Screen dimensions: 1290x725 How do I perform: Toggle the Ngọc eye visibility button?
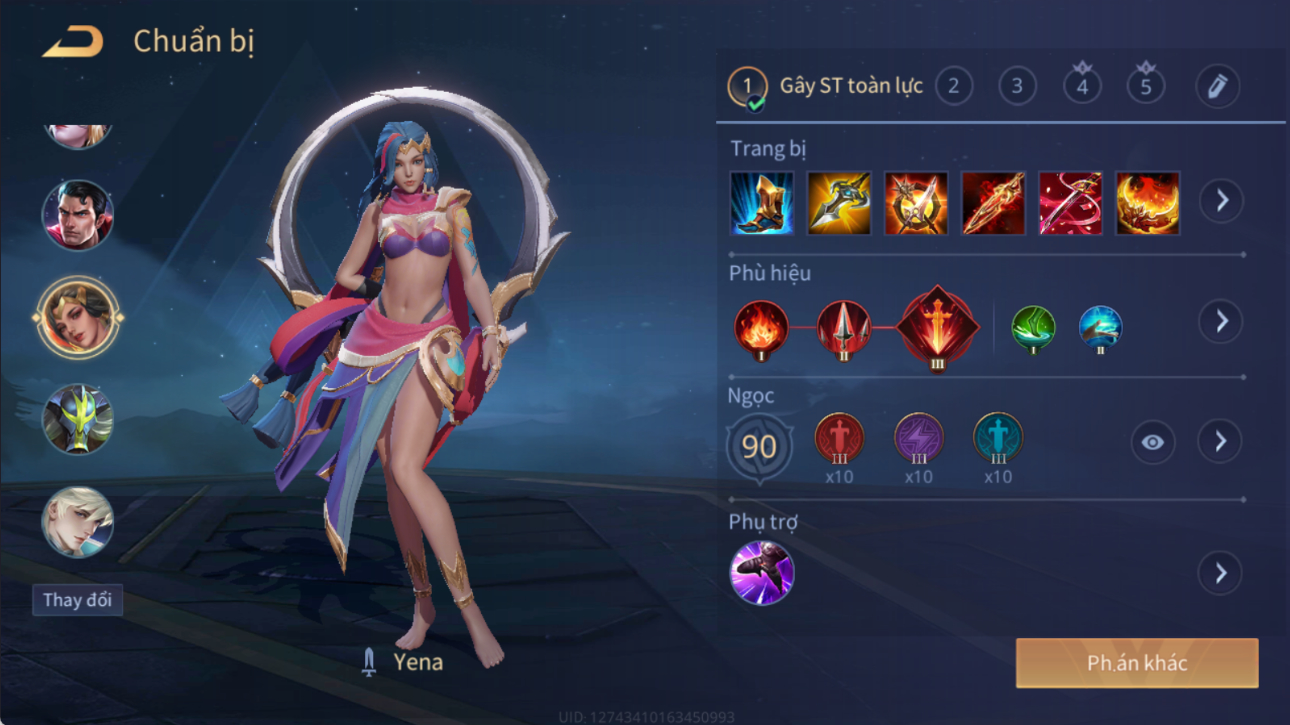(x=1152, y=442)
